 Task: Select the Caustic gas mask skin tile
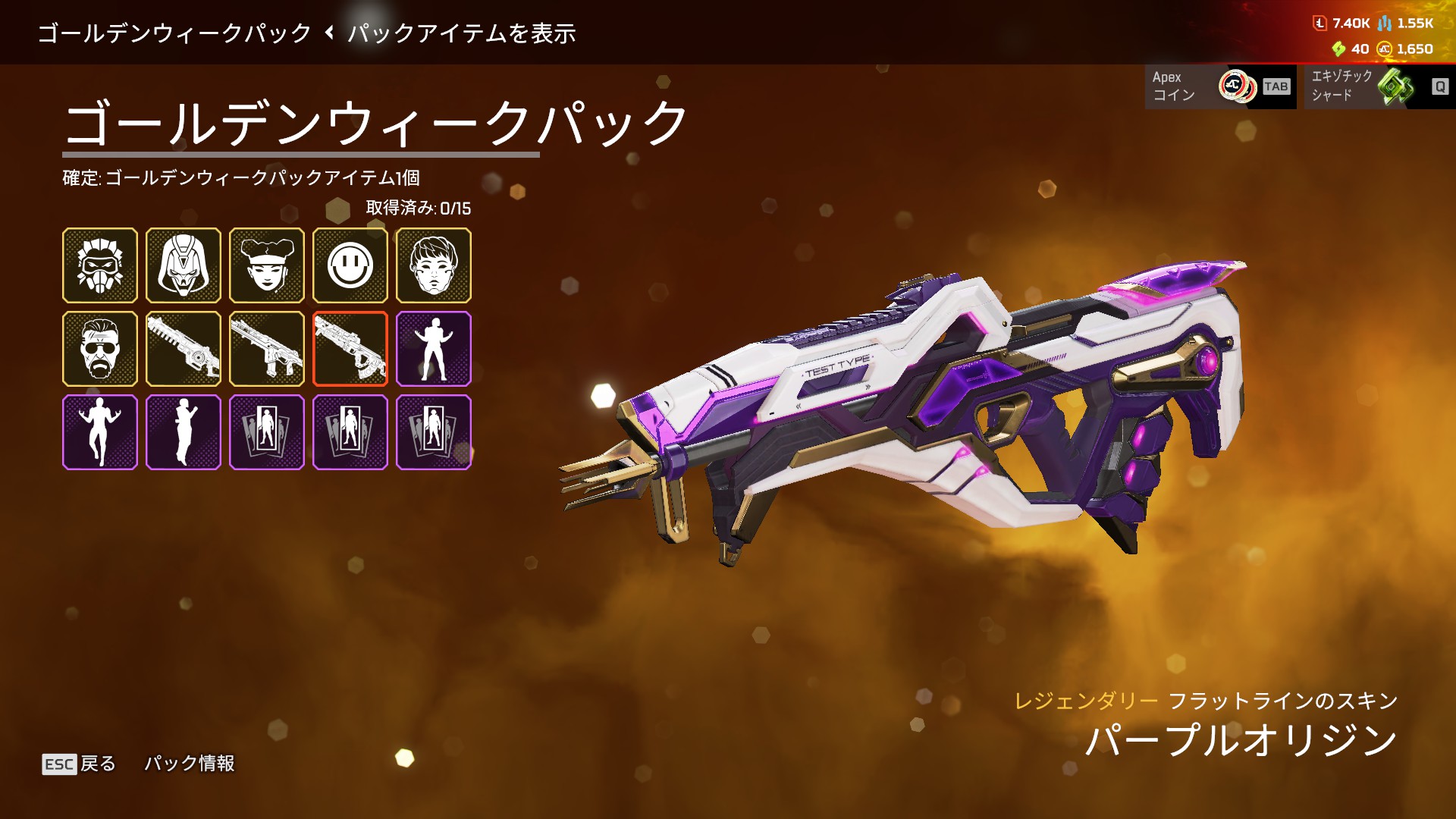[x=100, y=265]
